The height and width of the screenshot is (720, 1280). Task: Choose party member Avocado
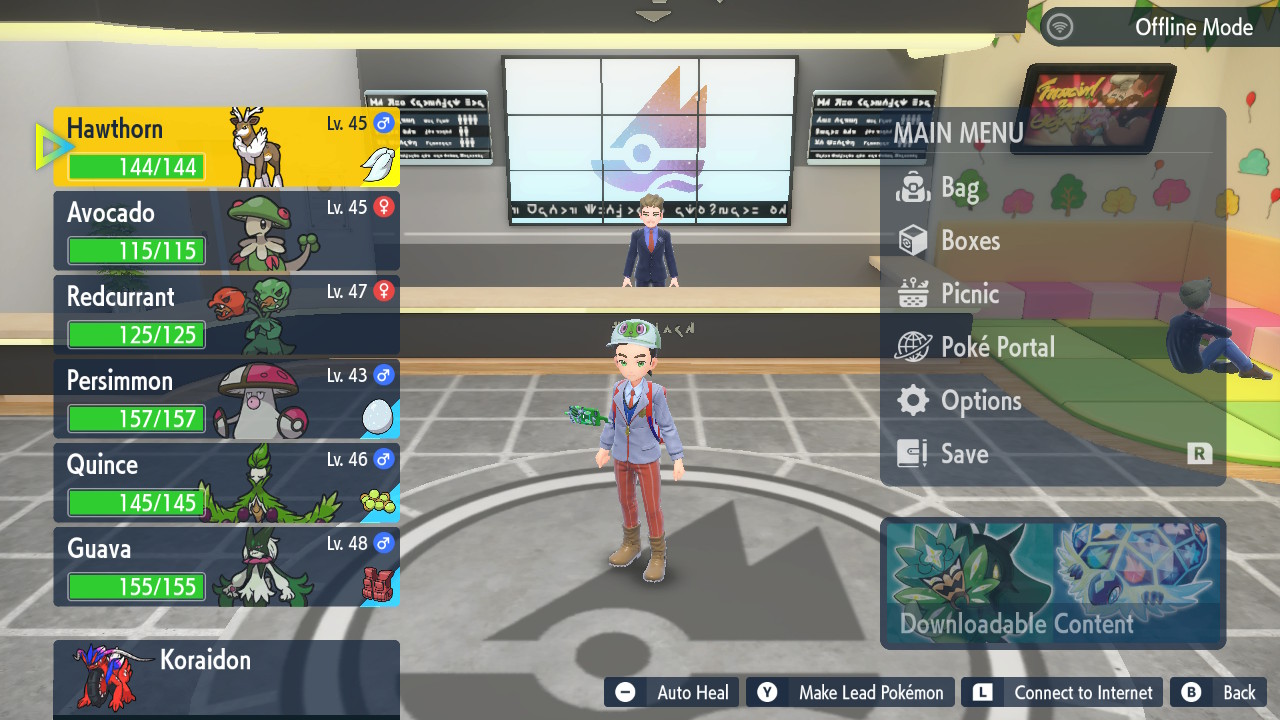[x=226, y=231]
